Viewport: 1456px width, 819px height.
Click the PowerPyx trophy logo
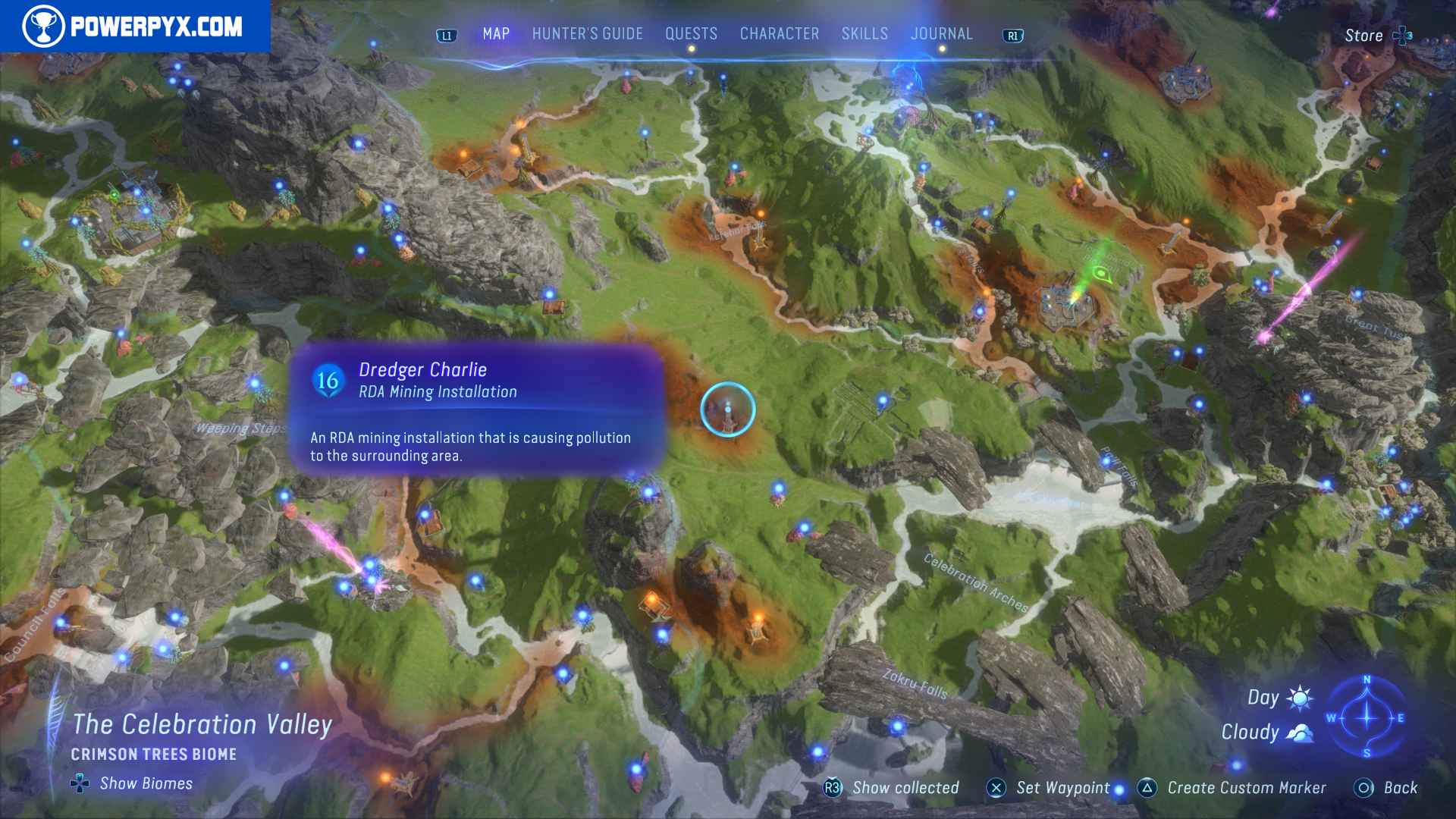[x=45, y=24]
